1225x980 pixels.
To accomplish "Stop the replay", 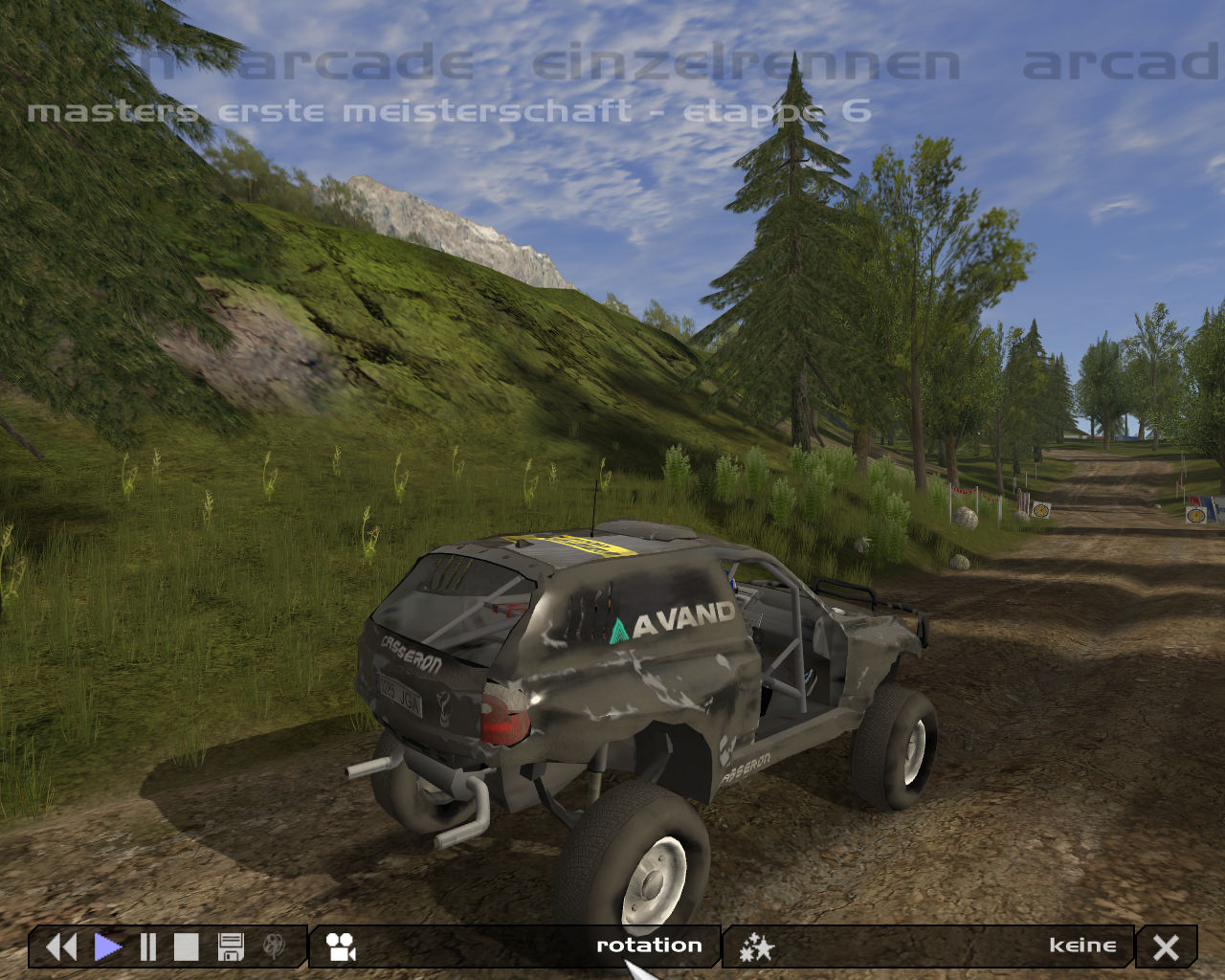I will click(186, 947).
